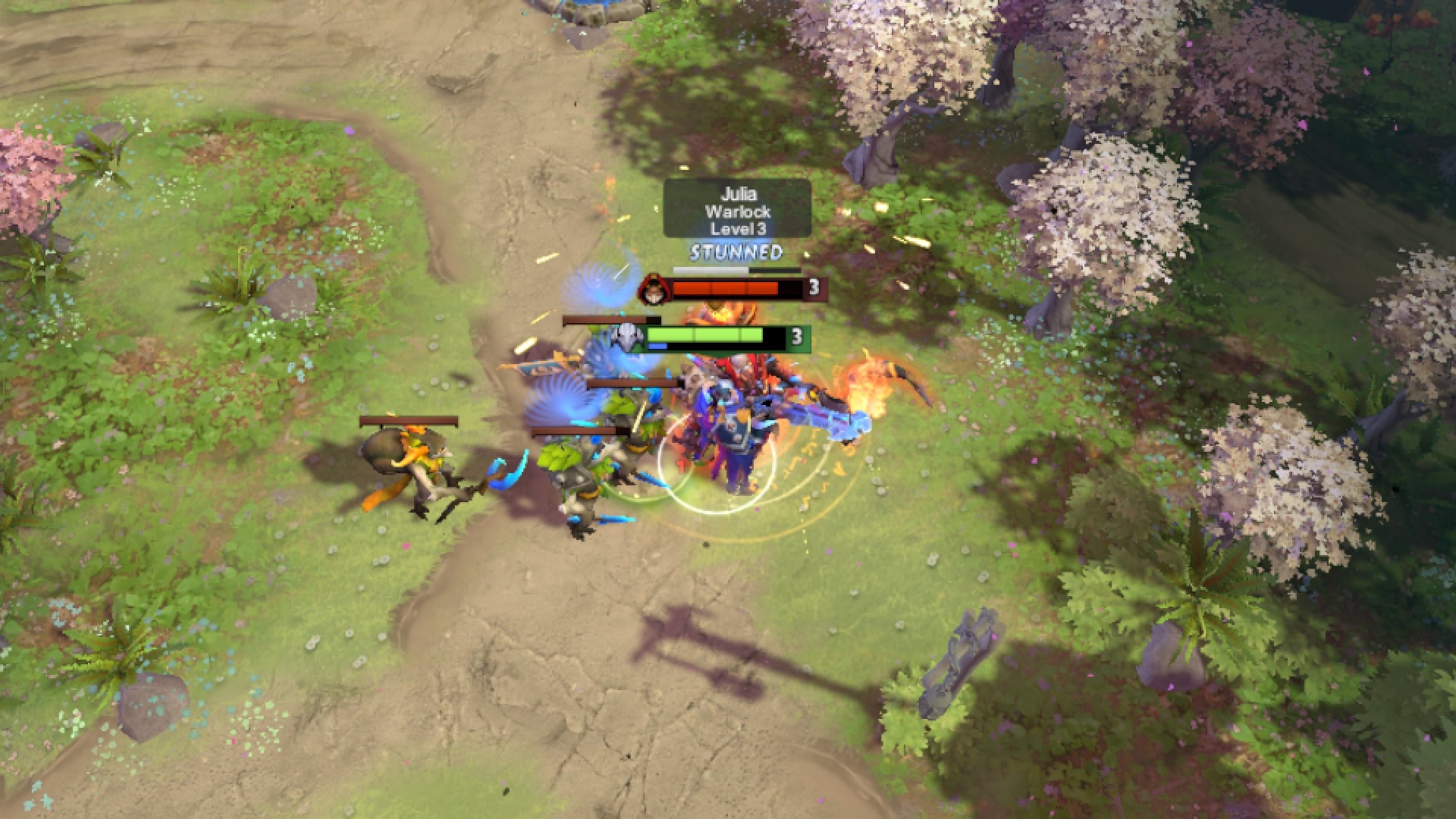1456x819 pixels.
Task: Click the blue mana bar under the green health bar
Action: pyautogui.click(x=657, y=347)
